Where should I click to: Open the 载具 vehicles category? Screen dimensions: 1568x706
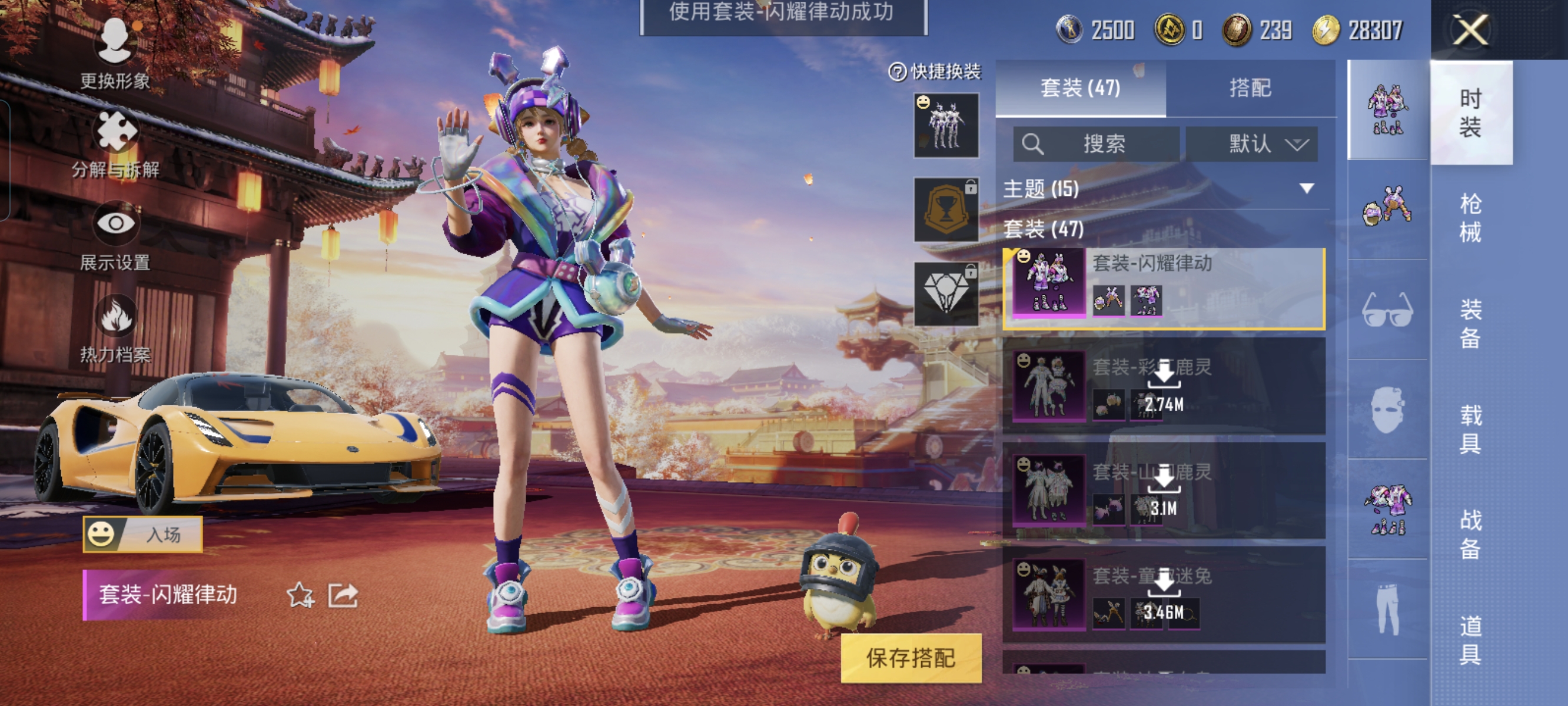coord(1470,429)
